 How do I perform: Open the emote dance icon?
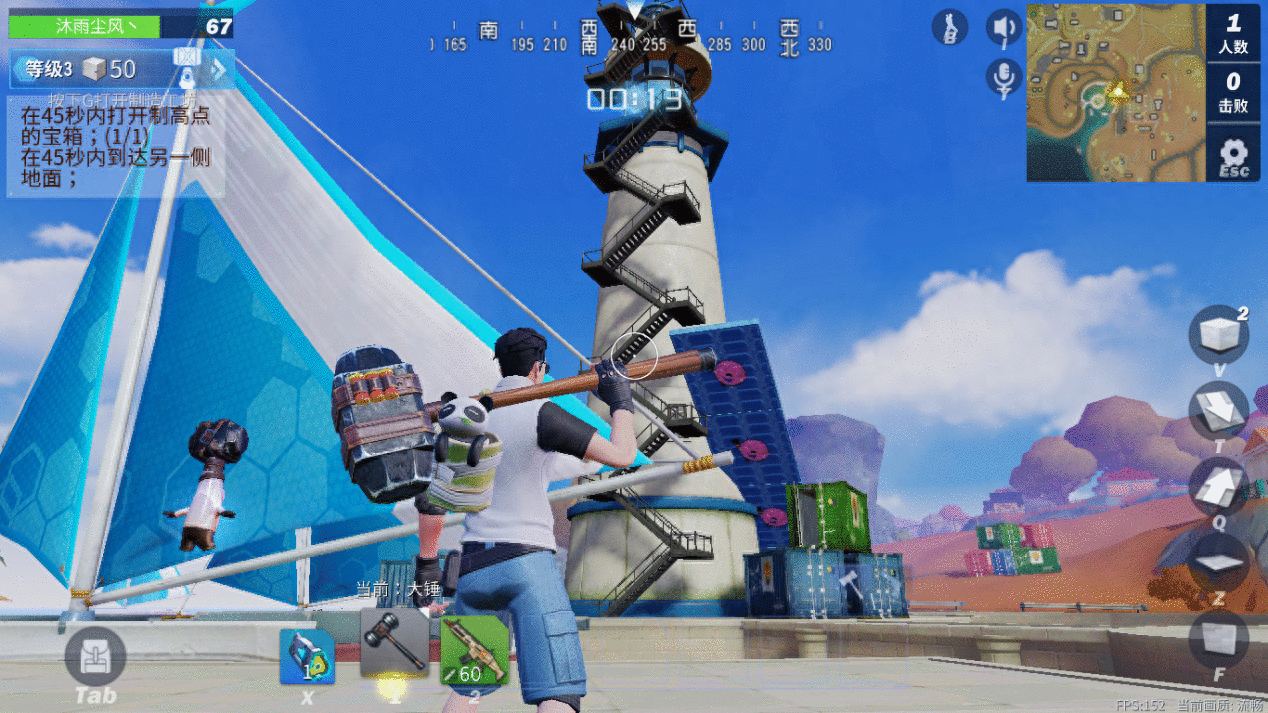pyautogui.click(x=950, y=27)
